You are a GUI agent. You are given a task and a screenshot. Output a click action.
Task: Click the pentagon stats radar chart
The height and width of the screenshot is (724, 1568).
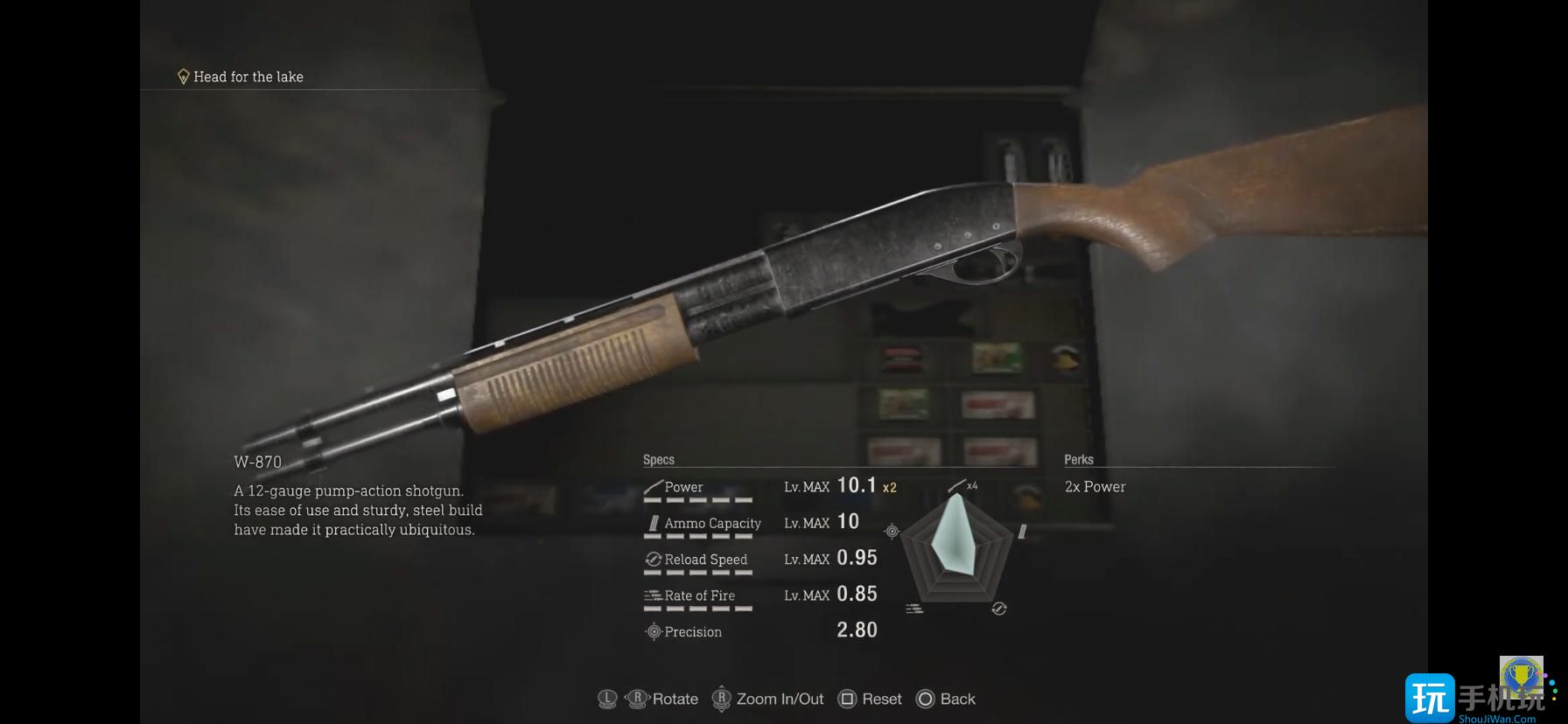pyautogui.click(x=955, y=548)
